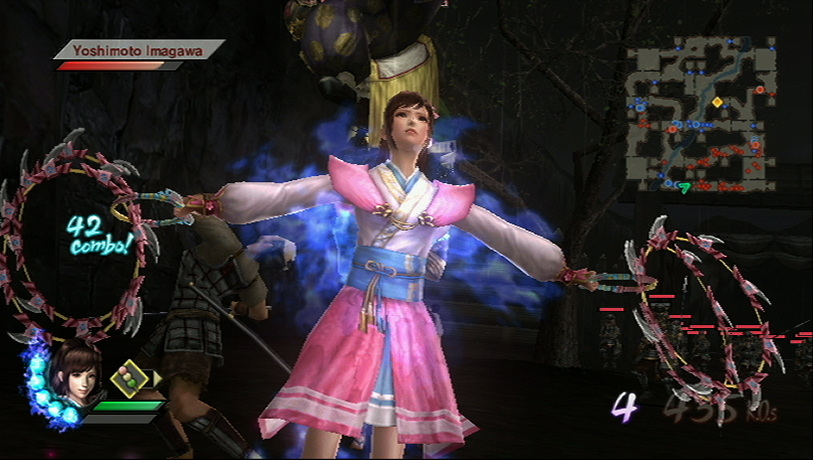Click the battlefield minimap
Viewport: 813px width, 460px height.
click(702, 113)
